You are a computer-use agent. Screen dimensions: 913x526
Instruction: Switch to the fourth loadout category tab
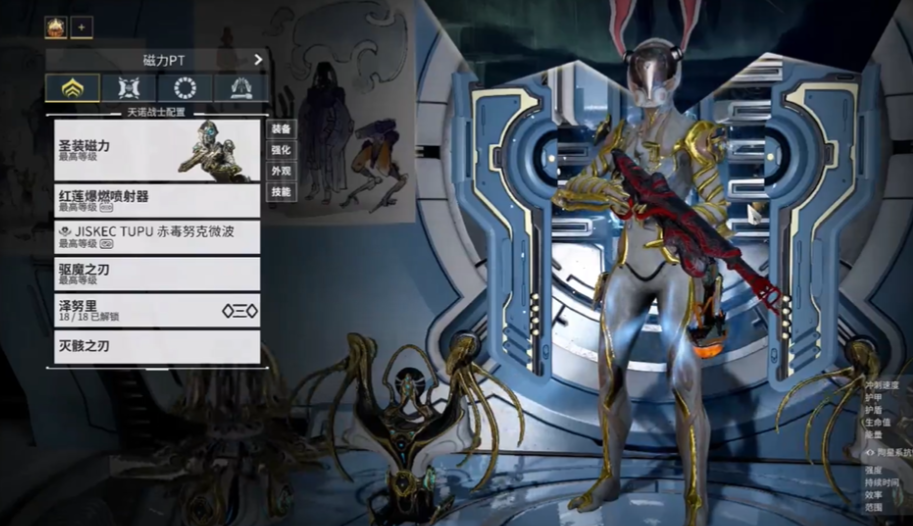[x=241, y=88]
